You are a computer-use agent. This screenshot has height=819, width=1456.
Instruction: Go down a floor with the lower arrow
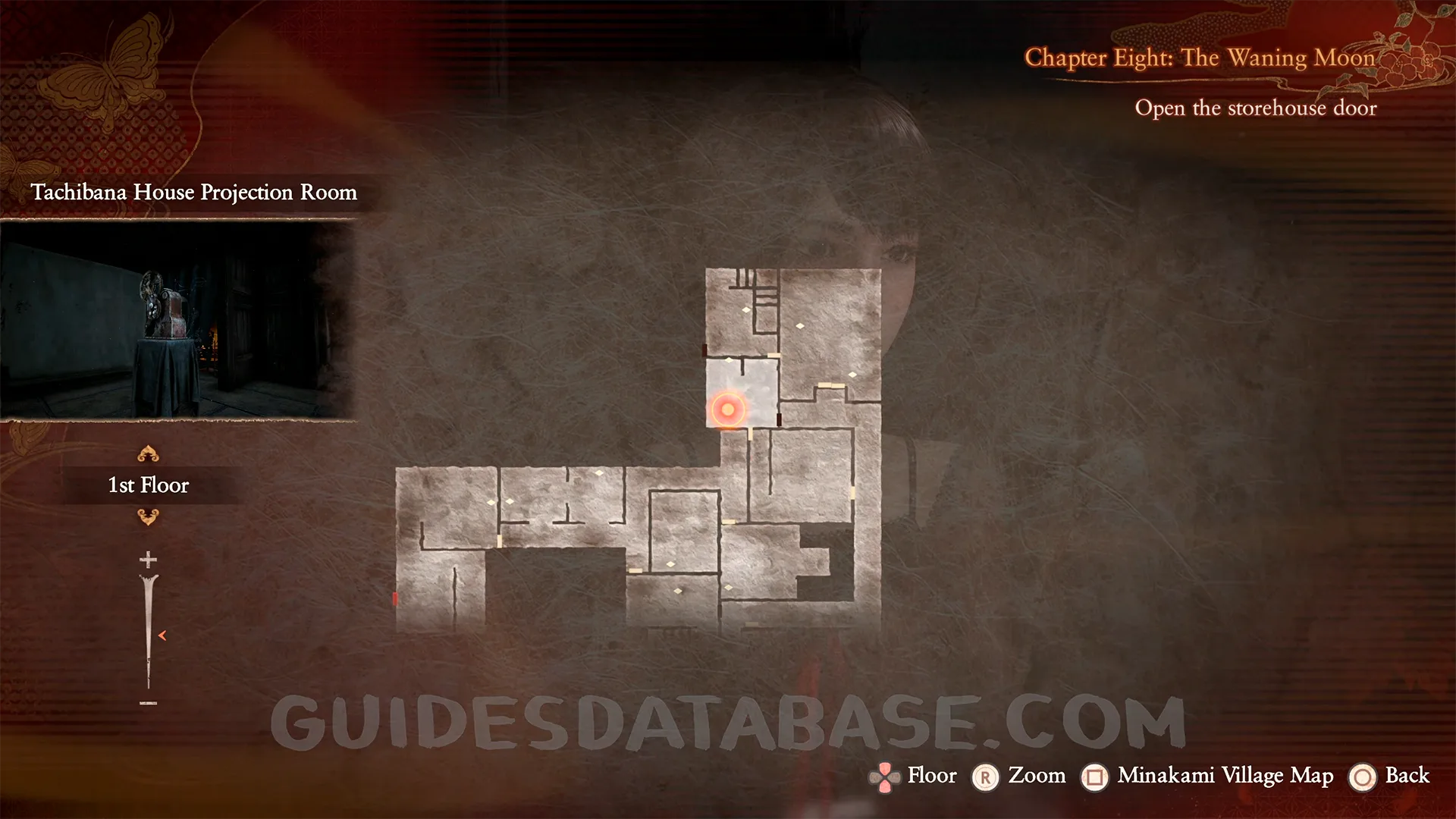(x=148, y=517)
